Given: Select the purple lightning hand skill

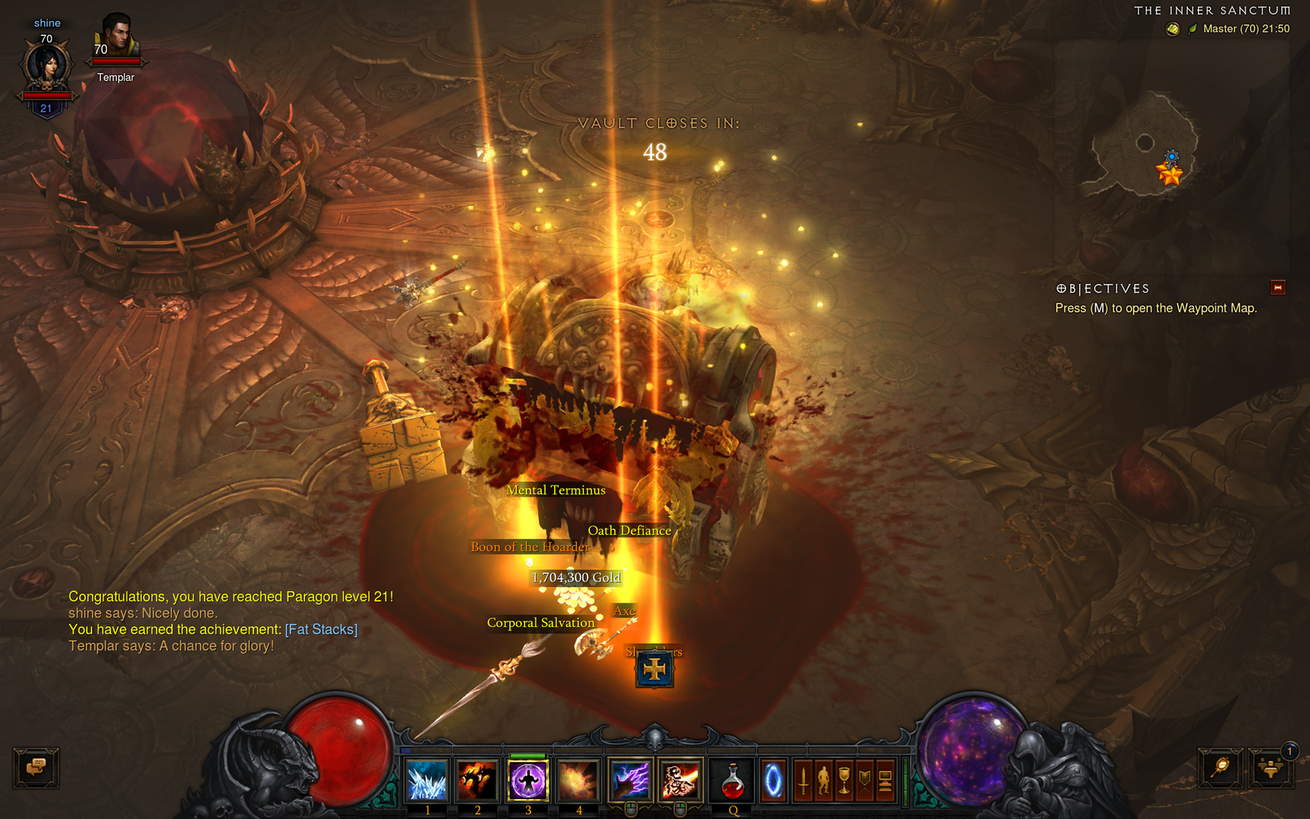Looking at the screenshot, I should (x=631, y=779).
